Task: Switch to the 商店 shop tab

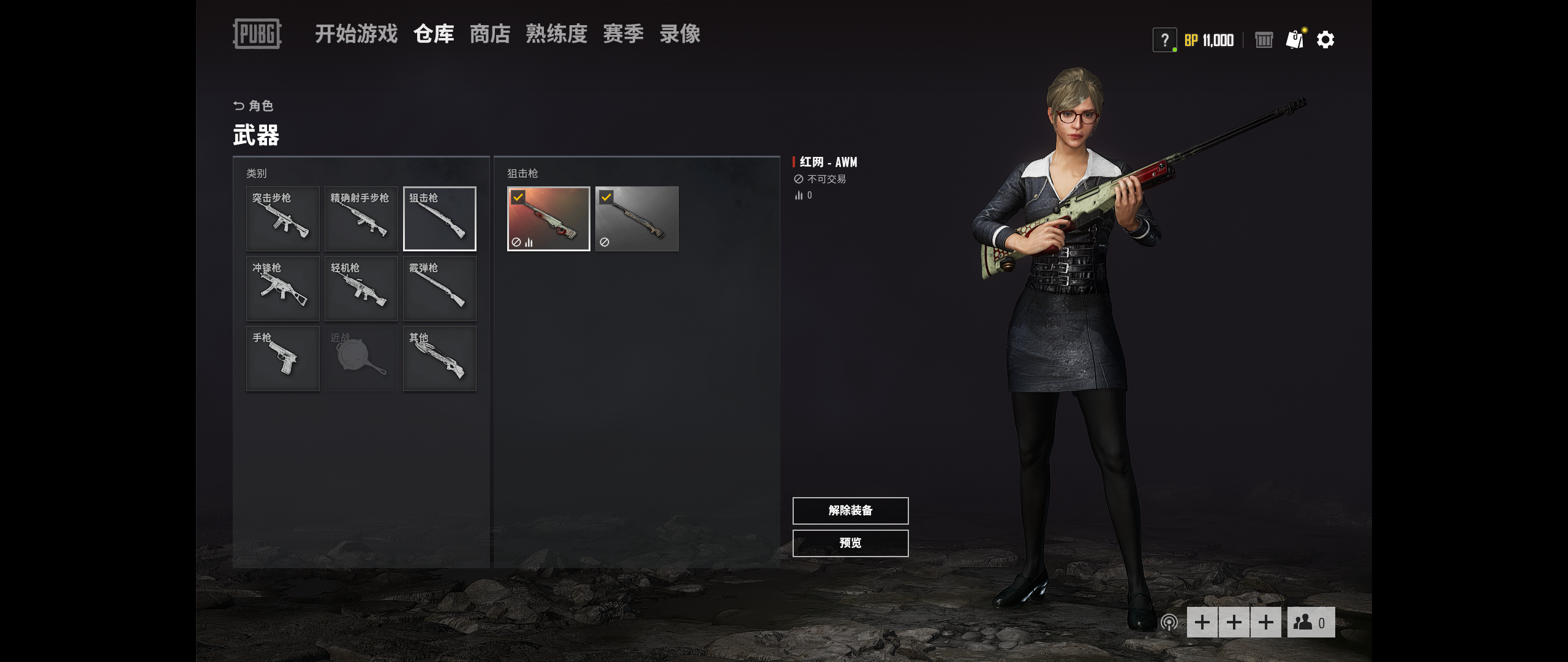Action: point(489,34)
